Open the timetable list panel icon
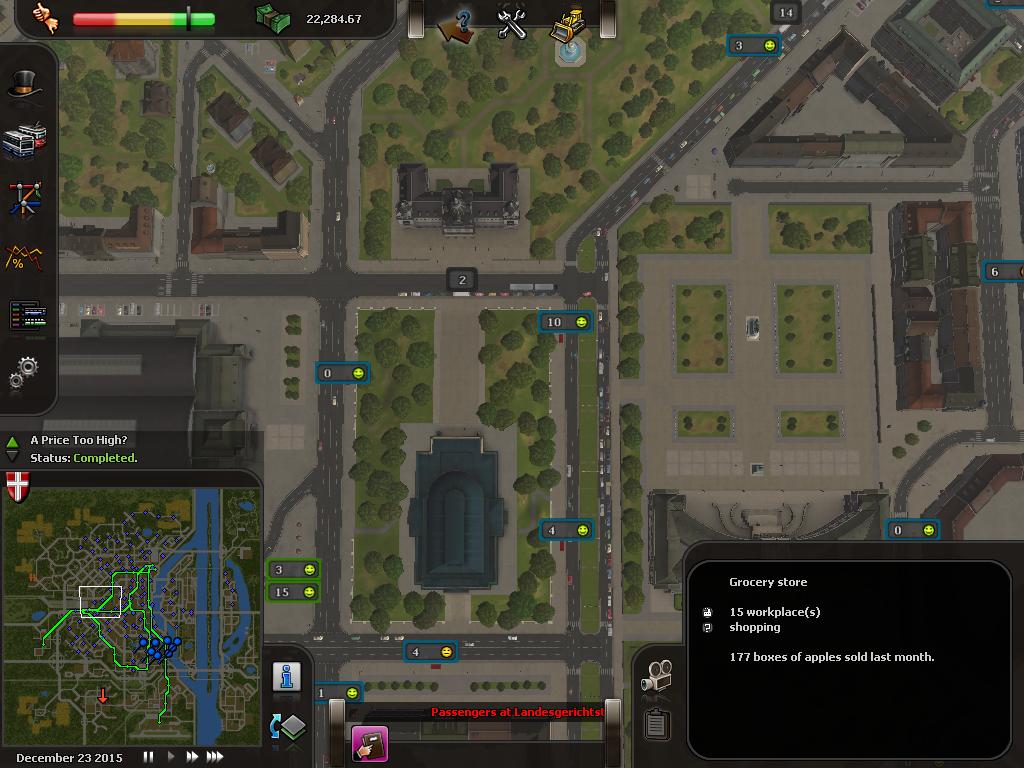This screenshot has width=1024, height=768. click(26, 316)
